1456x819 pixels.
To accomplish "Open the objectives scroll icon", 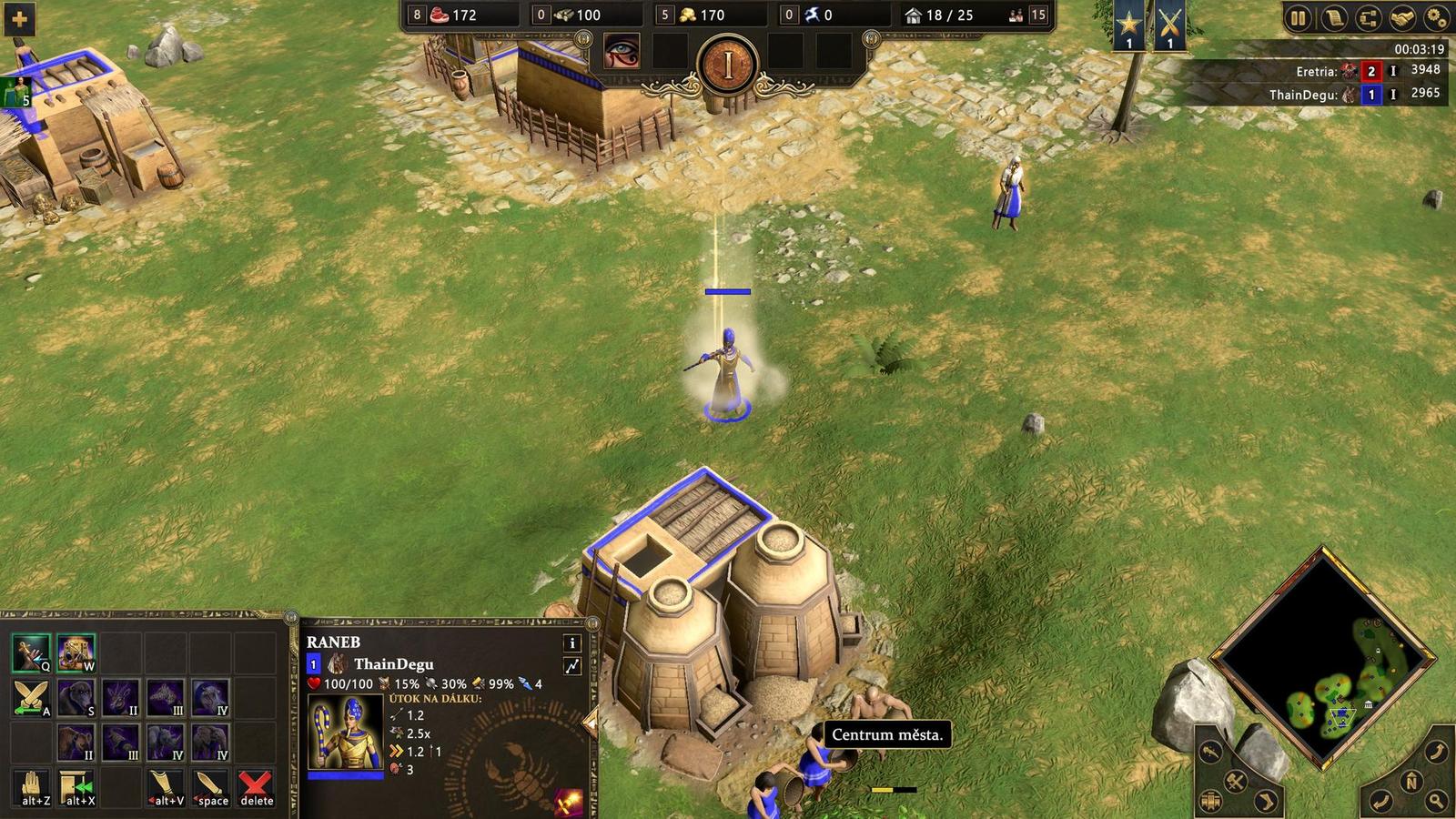I will [x=1335, y=17].
